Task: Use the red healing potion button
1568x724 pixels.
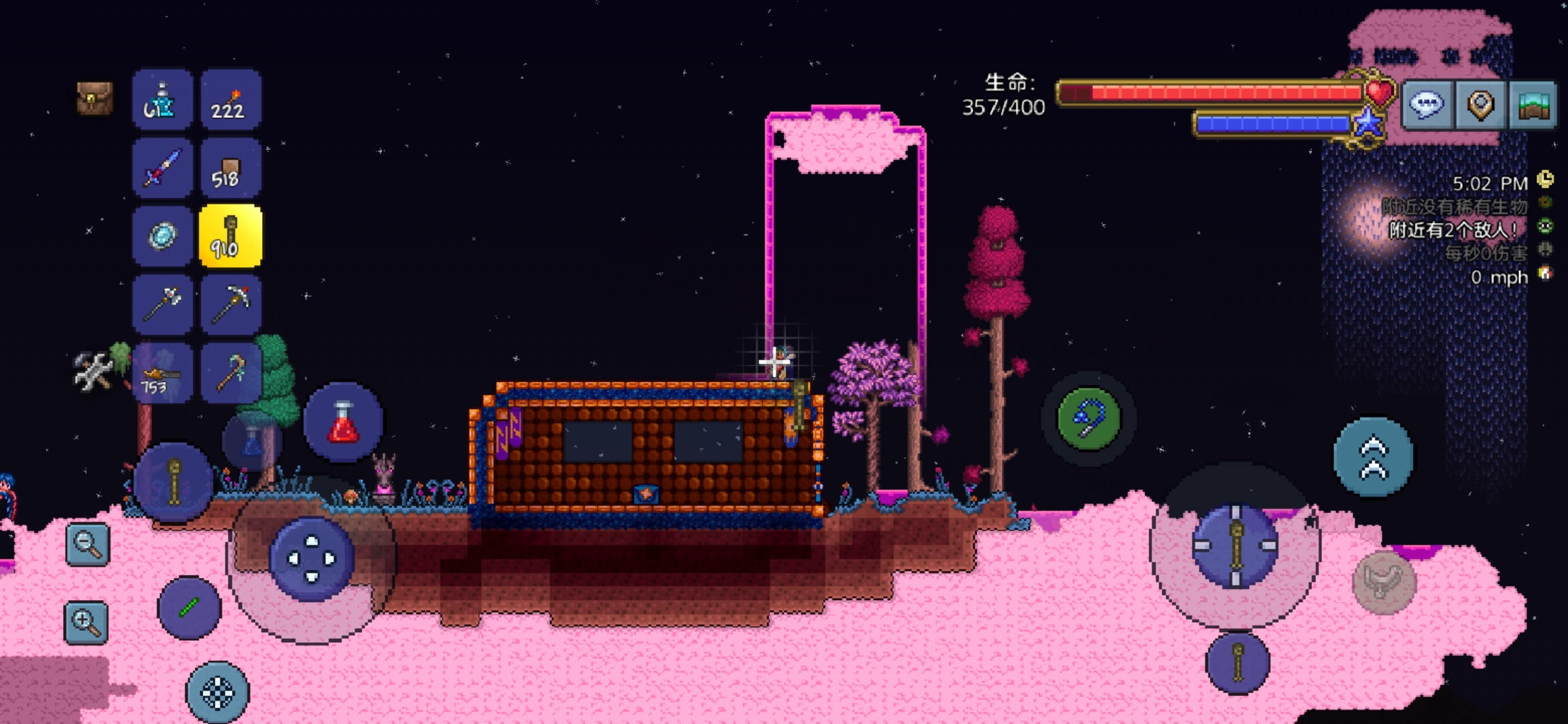Action: (x=343, y=422)
